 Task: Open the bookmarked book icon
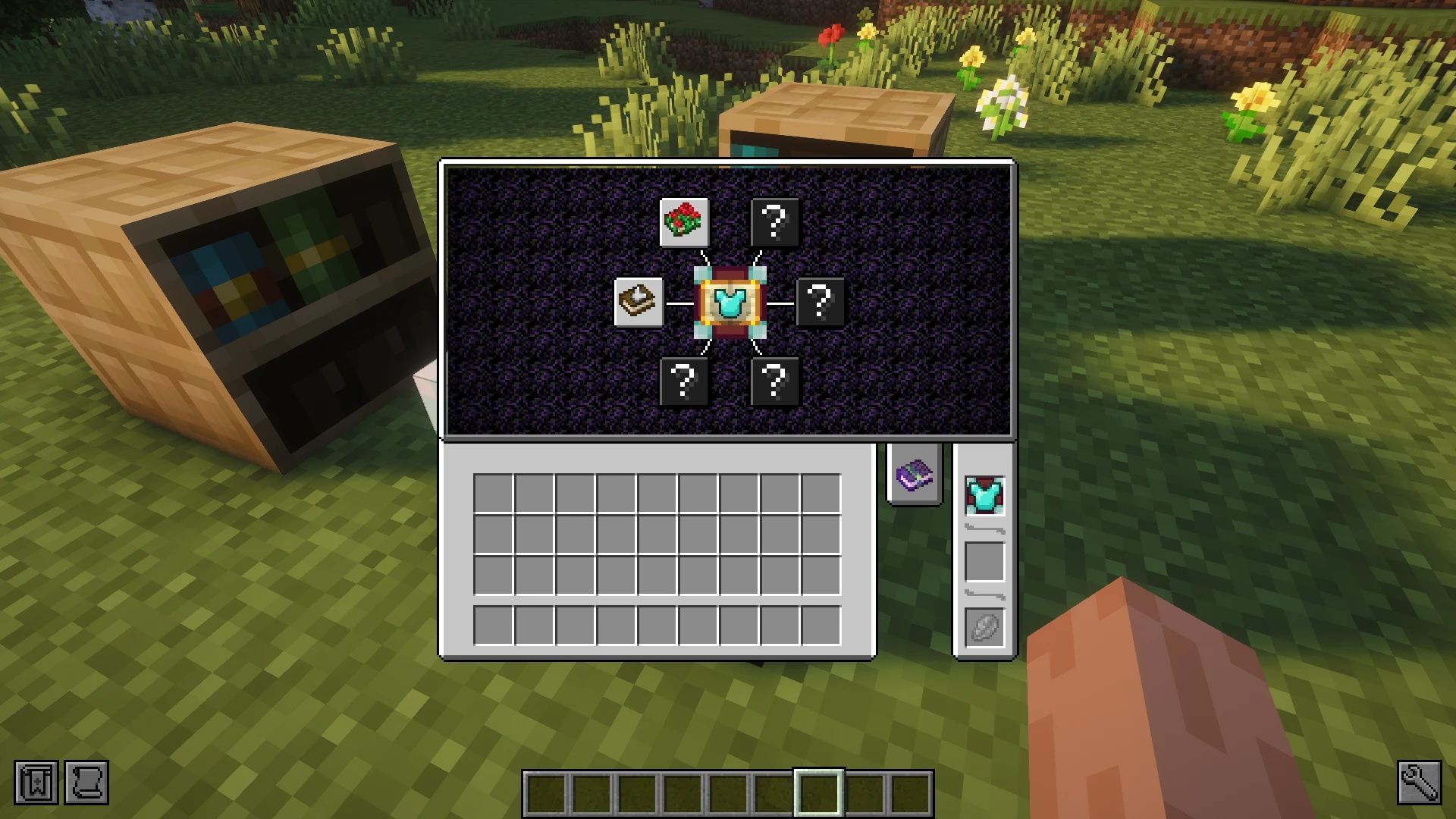click(36, 782)
